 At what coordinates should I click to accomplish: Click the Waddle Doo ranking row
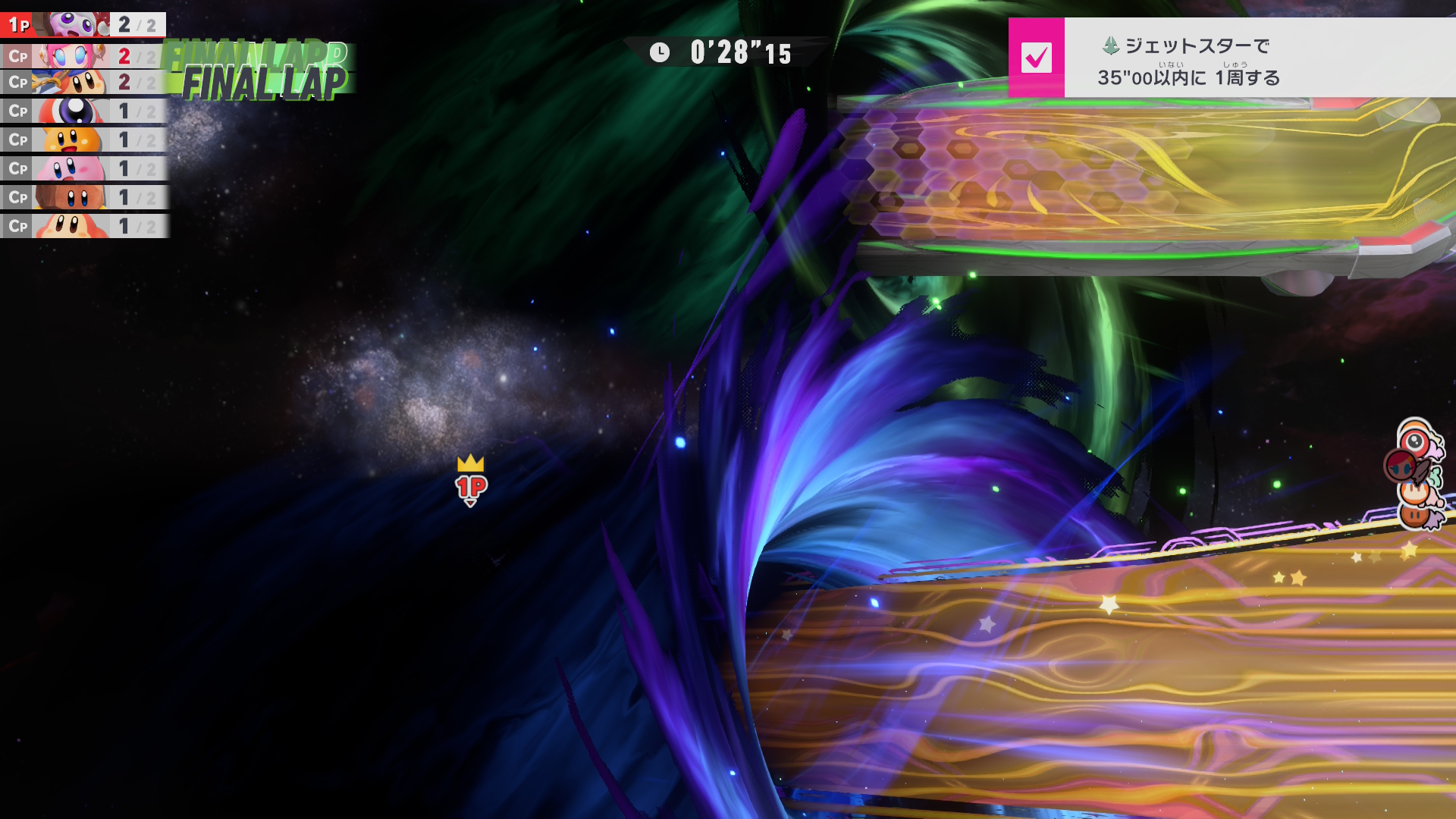click(x=83, y=111)
